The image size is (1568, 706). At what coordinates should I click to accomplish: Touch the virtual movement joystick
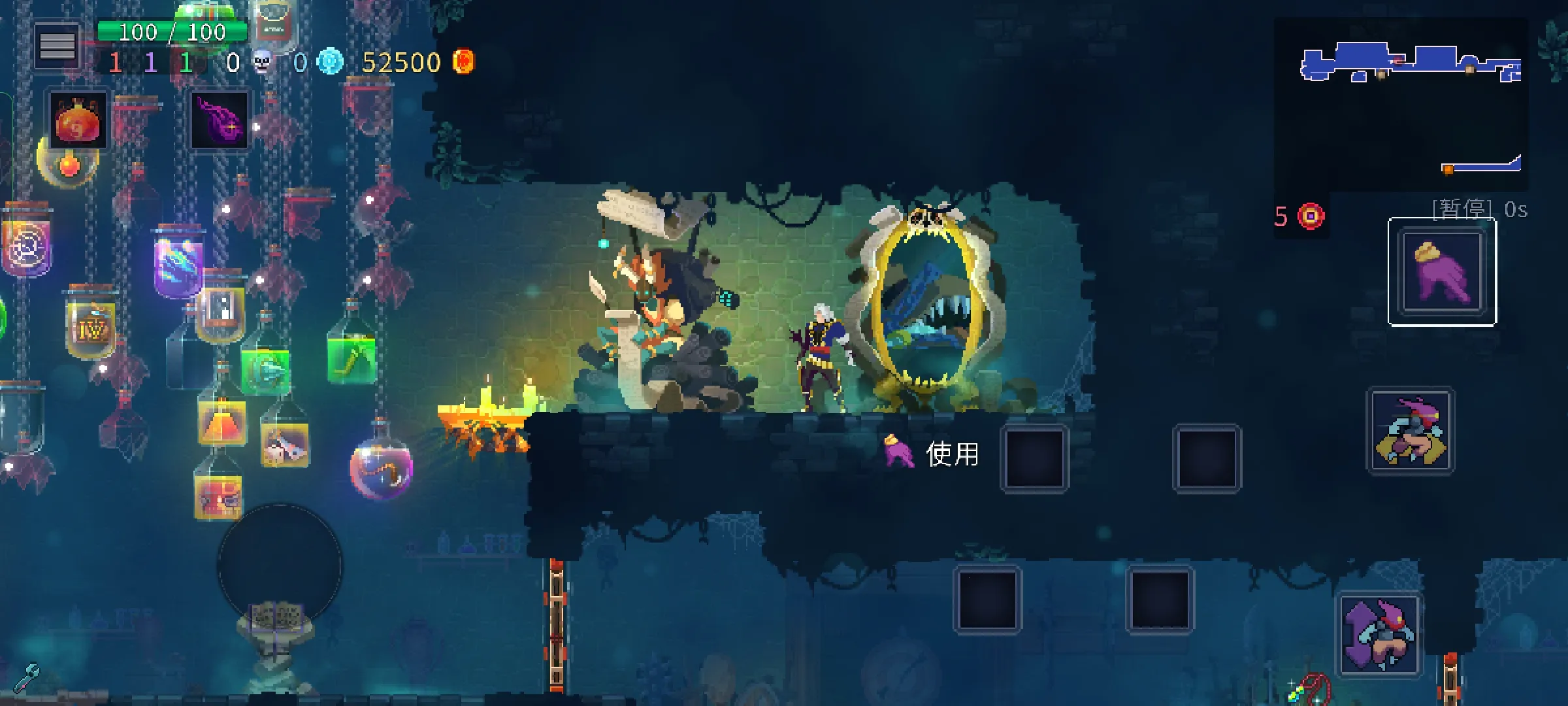[x=280, y=565]
